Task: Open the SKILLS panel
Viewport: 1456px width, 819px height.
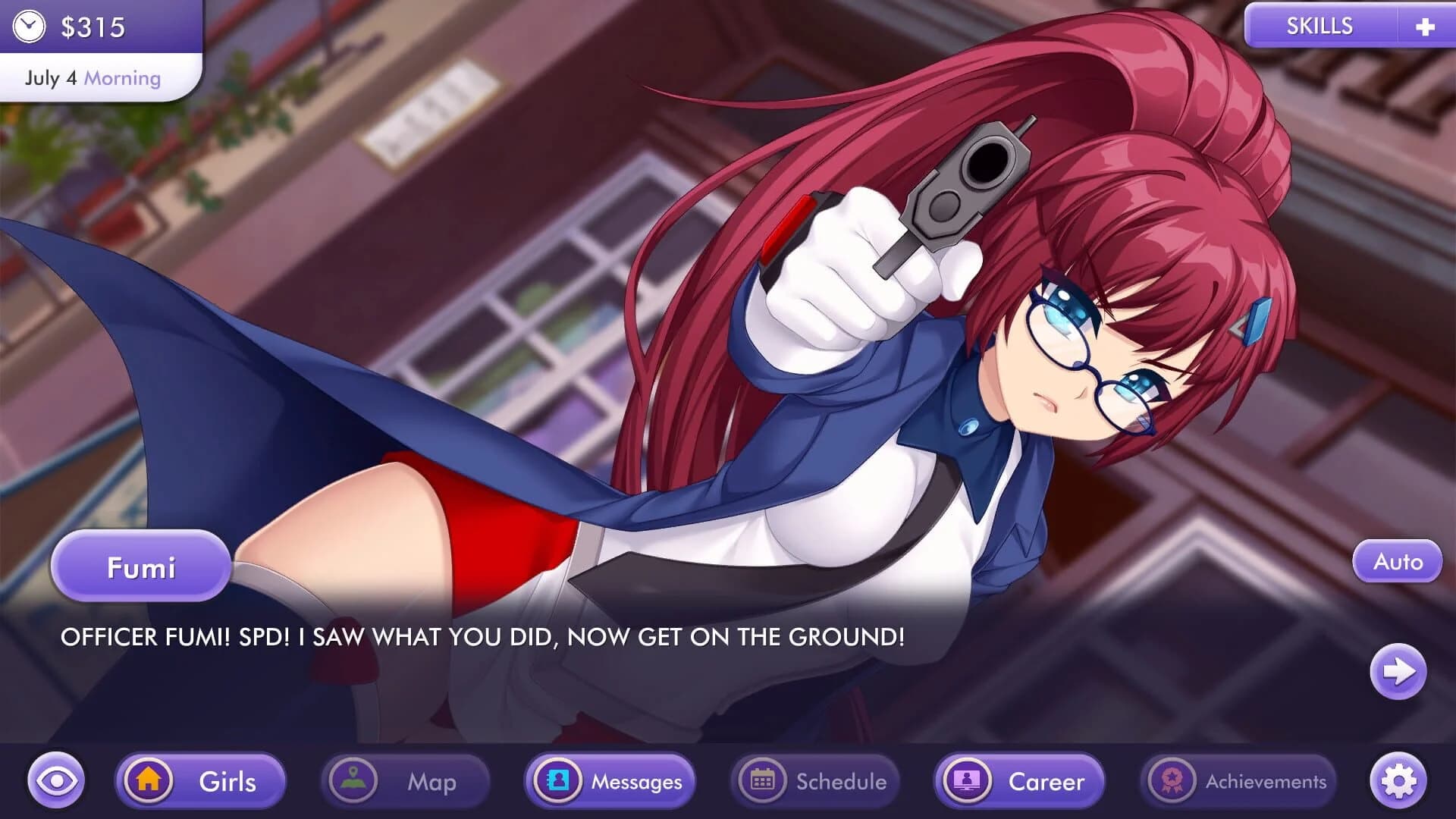Action: coord(1319,25)
